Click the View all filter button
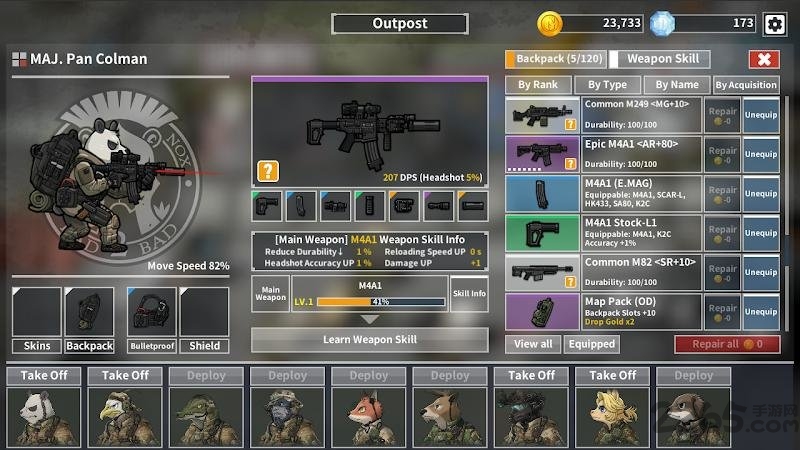800x450 pixels. click(x=533, y=344)
